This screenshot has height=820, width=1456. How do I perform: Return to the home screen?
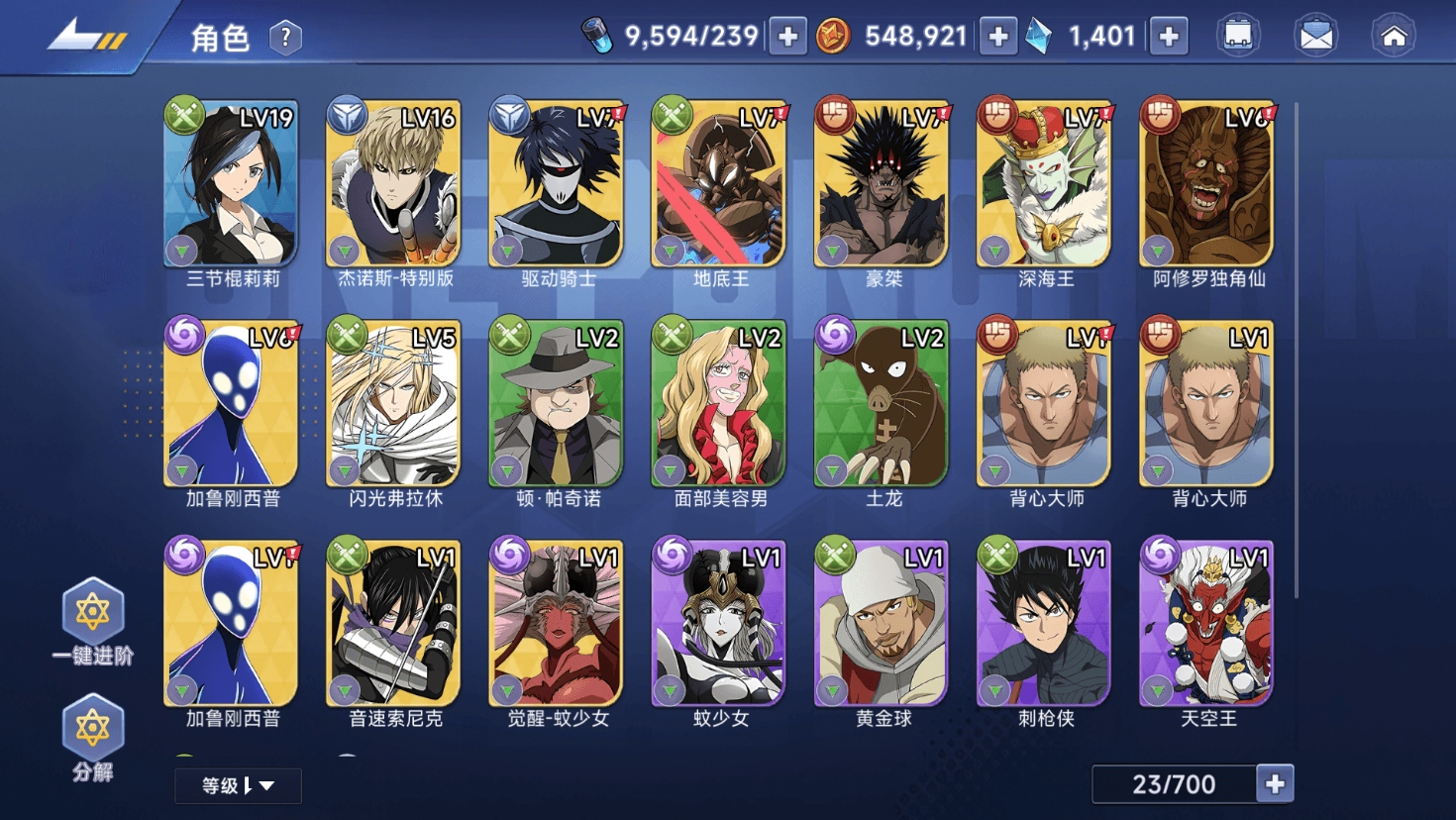[x=1394, y=37]
